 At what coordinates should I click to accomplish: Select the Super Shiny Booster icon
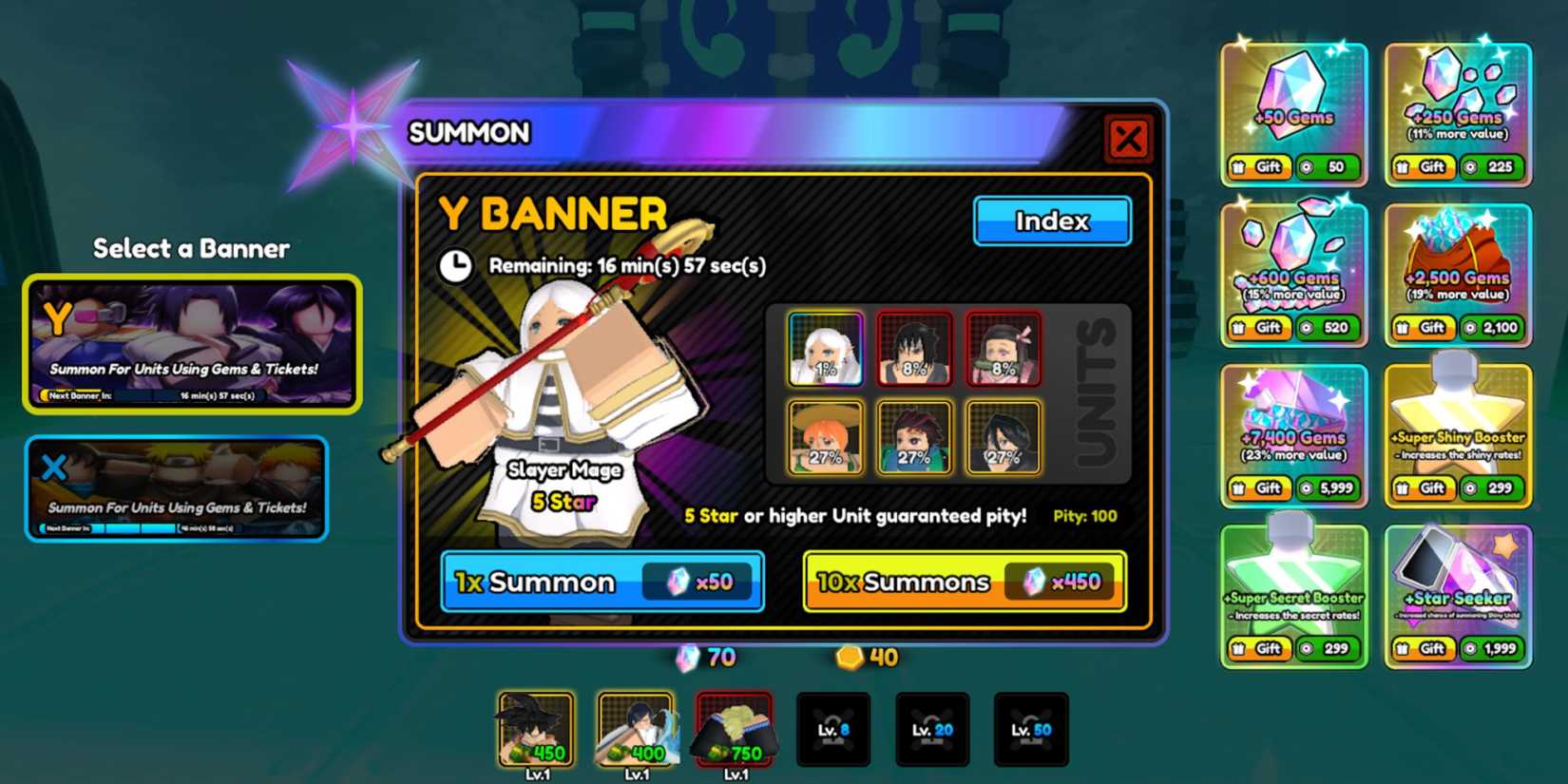point(1457,428)
